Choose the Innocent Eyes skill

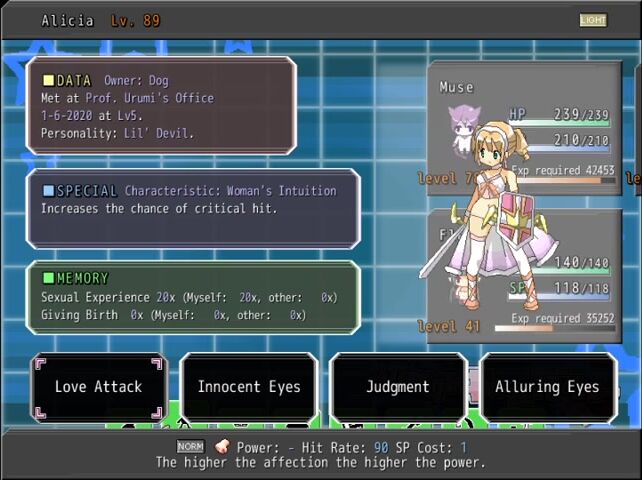point(249,387)
